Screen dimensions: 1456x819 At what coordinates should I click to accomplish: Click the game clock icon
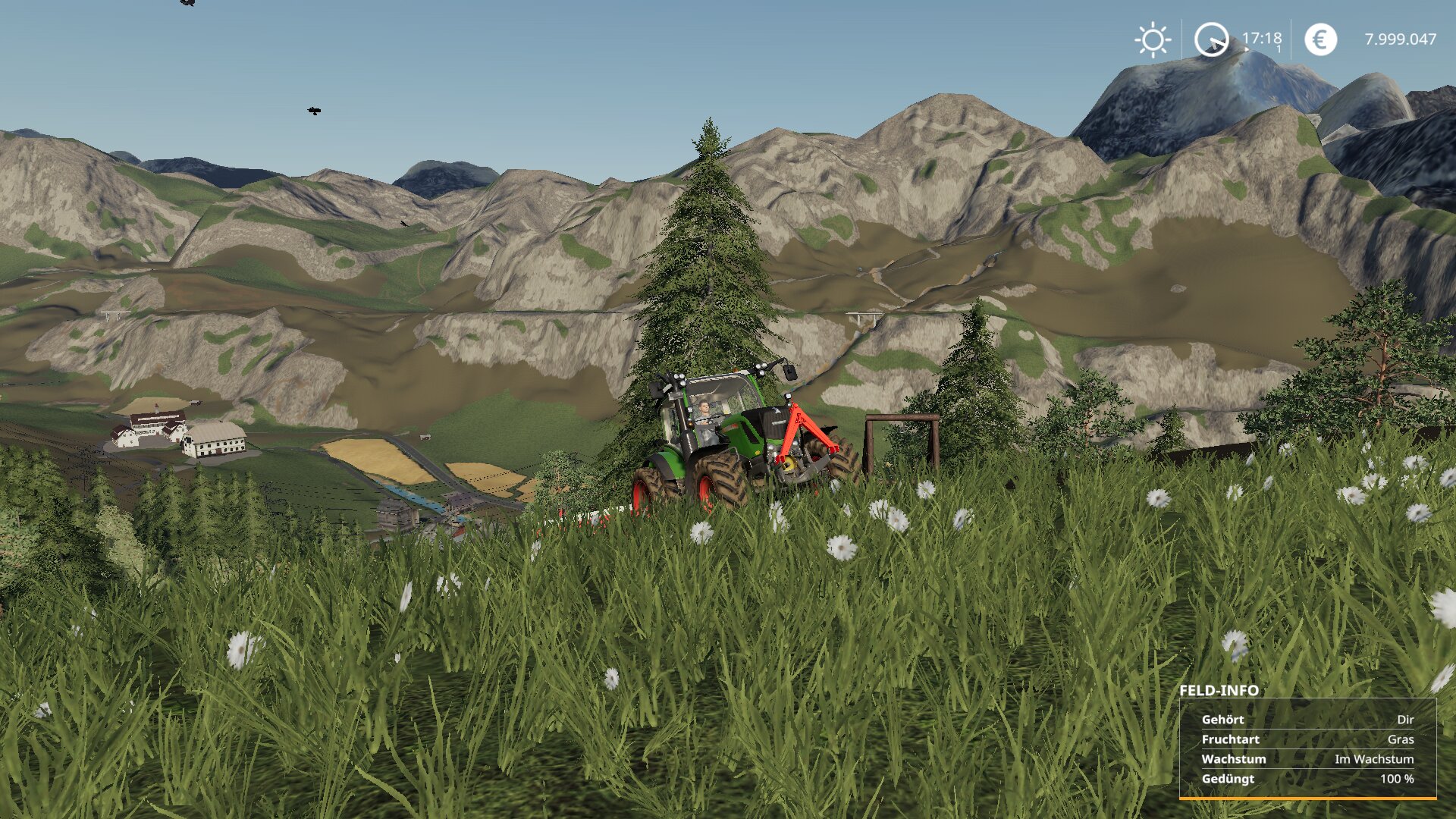point(1211,39)
